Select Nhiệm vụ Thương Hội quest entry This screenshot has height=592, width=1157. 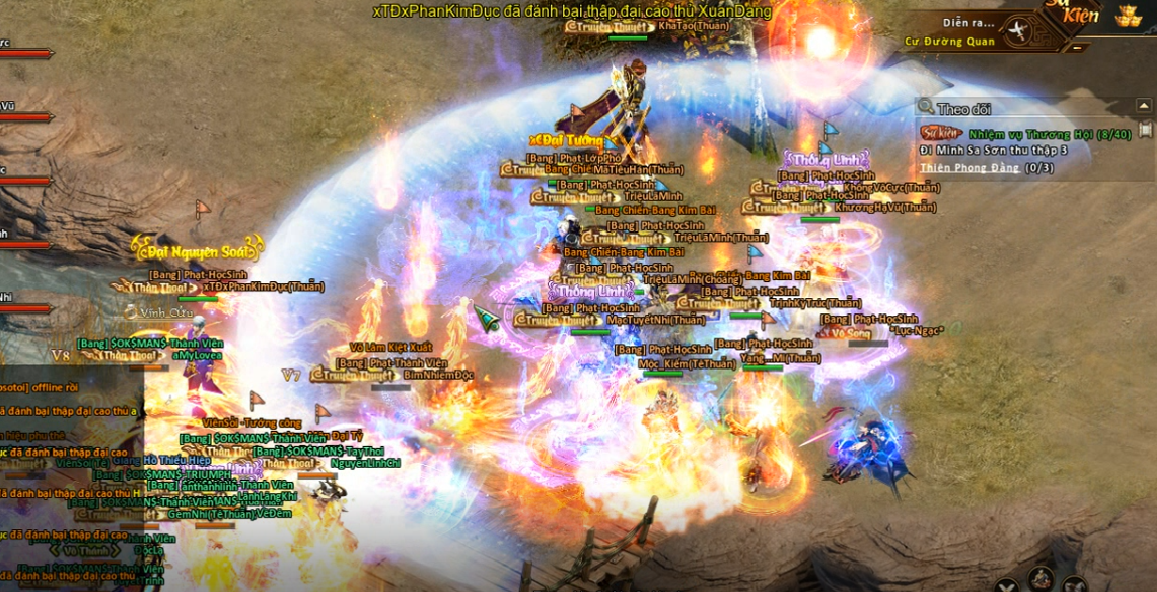pyautogui.click(x=1049, y=134)
